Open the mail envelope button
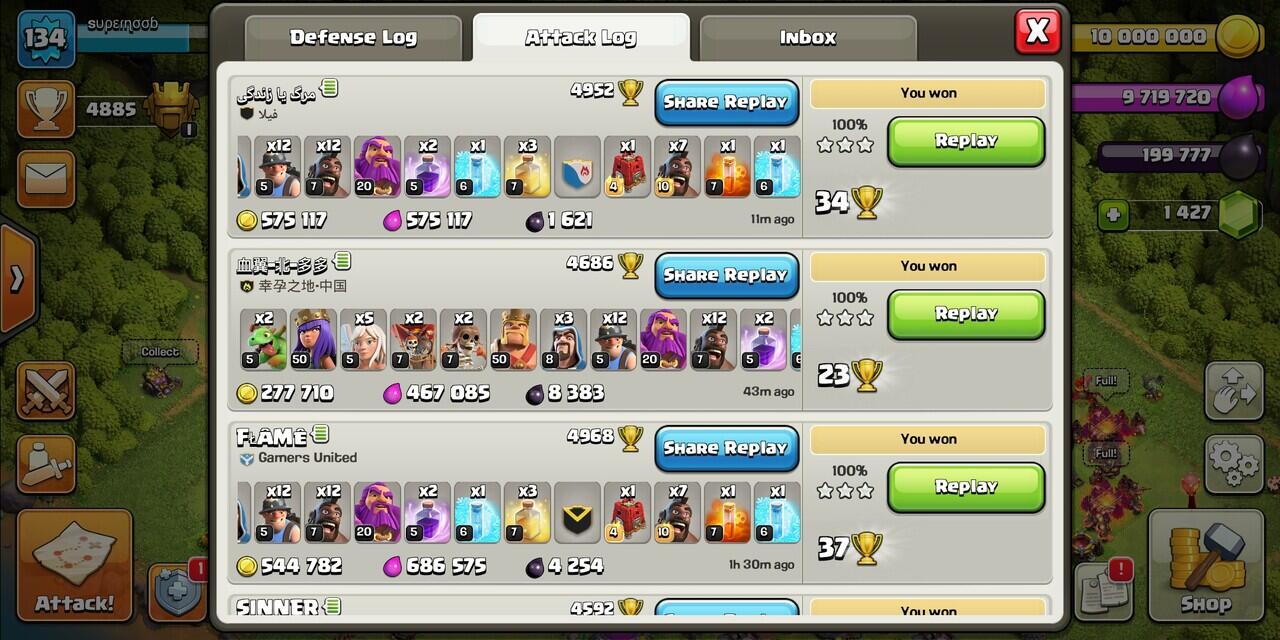This screenshot has width=1280, height=640. pos(45,179)
